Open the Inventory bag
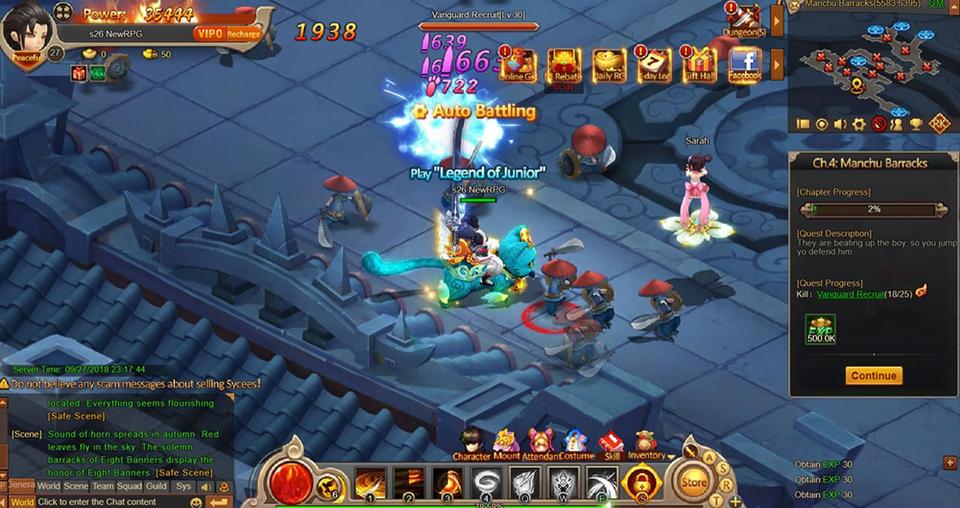960x508 pixels. pos(645,443)
